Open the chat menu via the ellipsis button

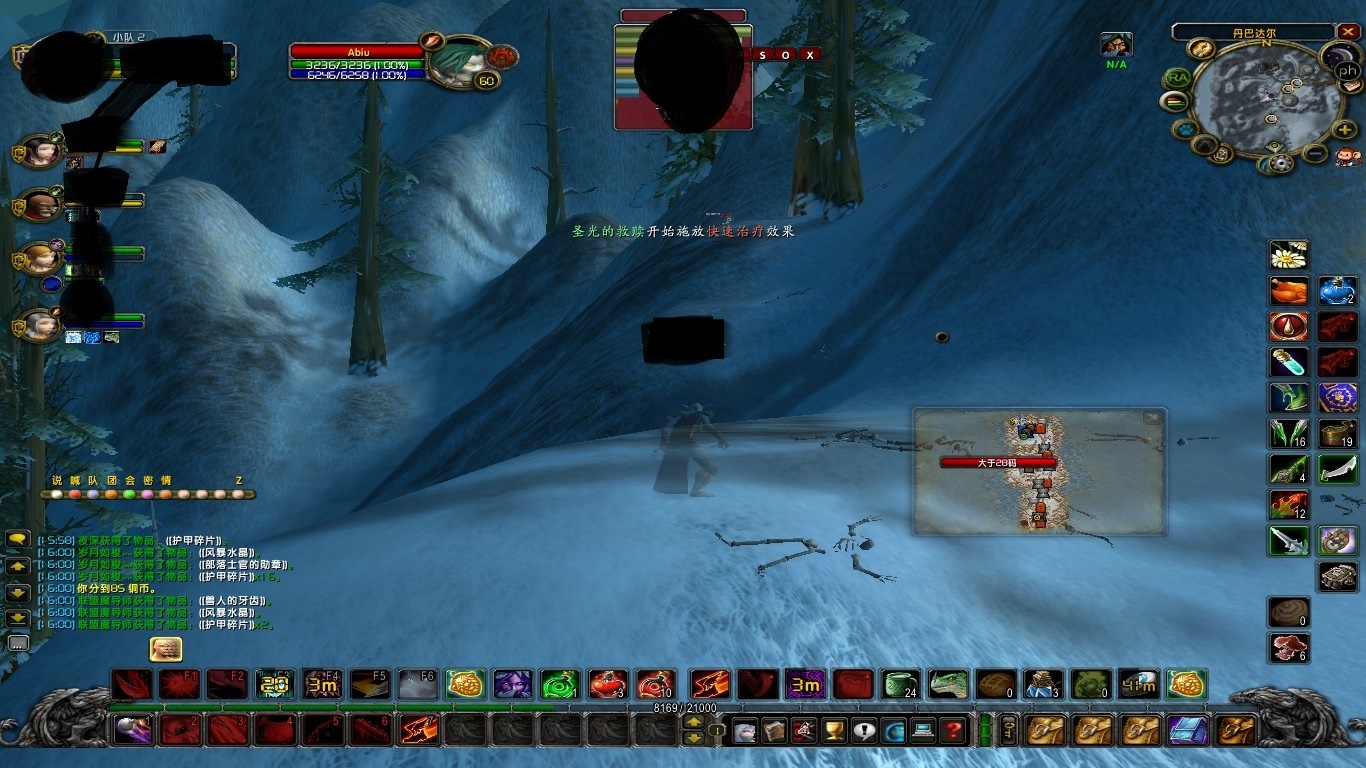[x=17, y=641]
